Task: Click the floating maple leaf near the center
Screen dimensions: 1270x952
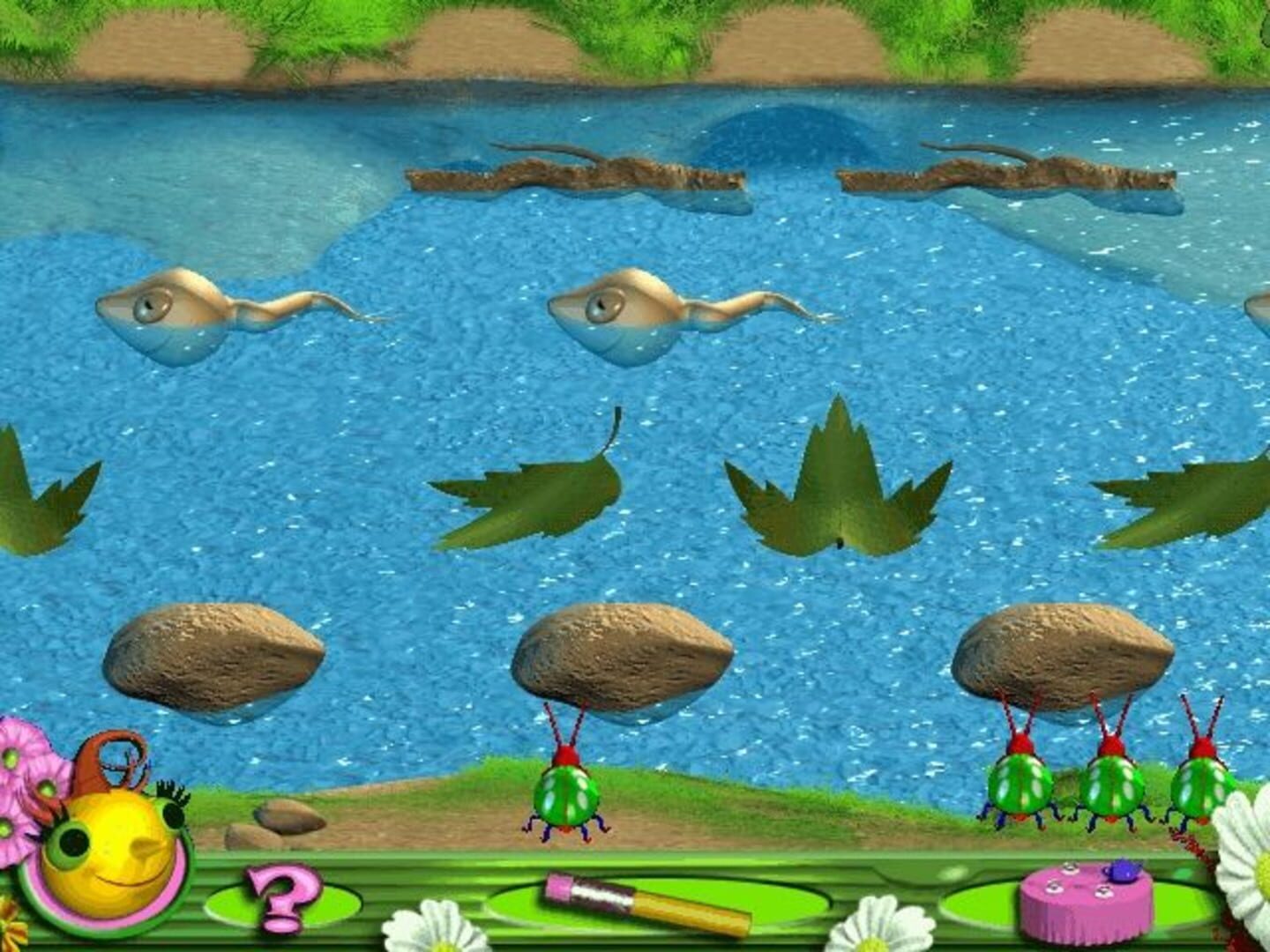Action: (x=838, y=489)
